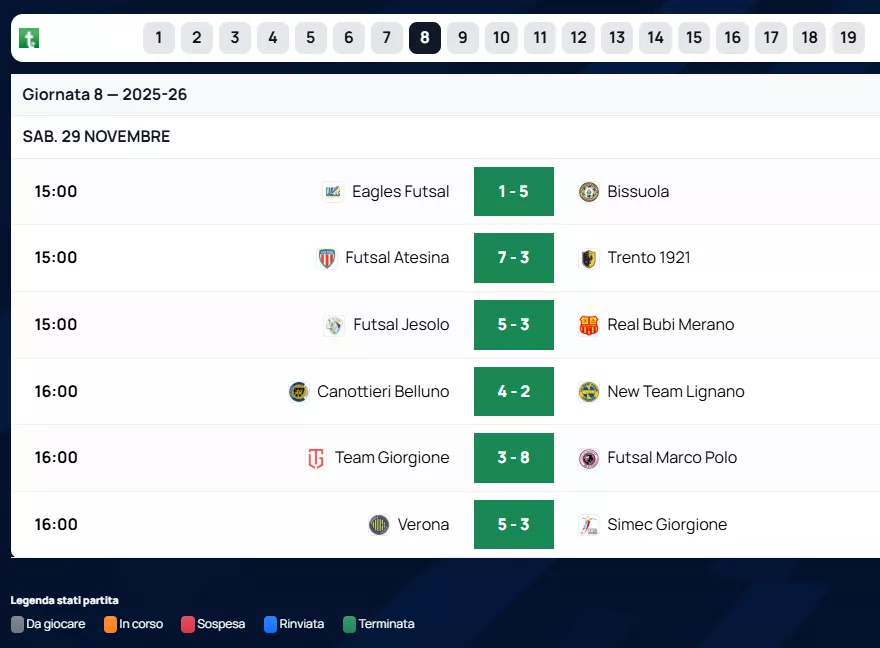
Task: Open the Eagles Futsal vs Bissuola 1-5 score
Action: [x=513, y=191]
